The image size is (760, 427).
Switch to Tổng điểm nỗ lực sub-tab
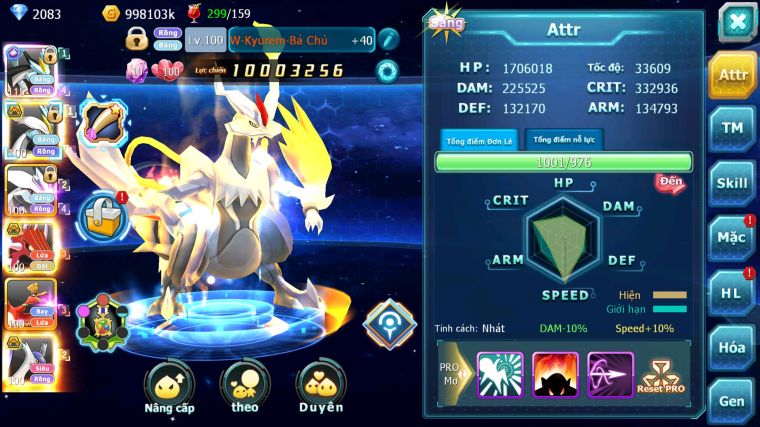[563, 140]
